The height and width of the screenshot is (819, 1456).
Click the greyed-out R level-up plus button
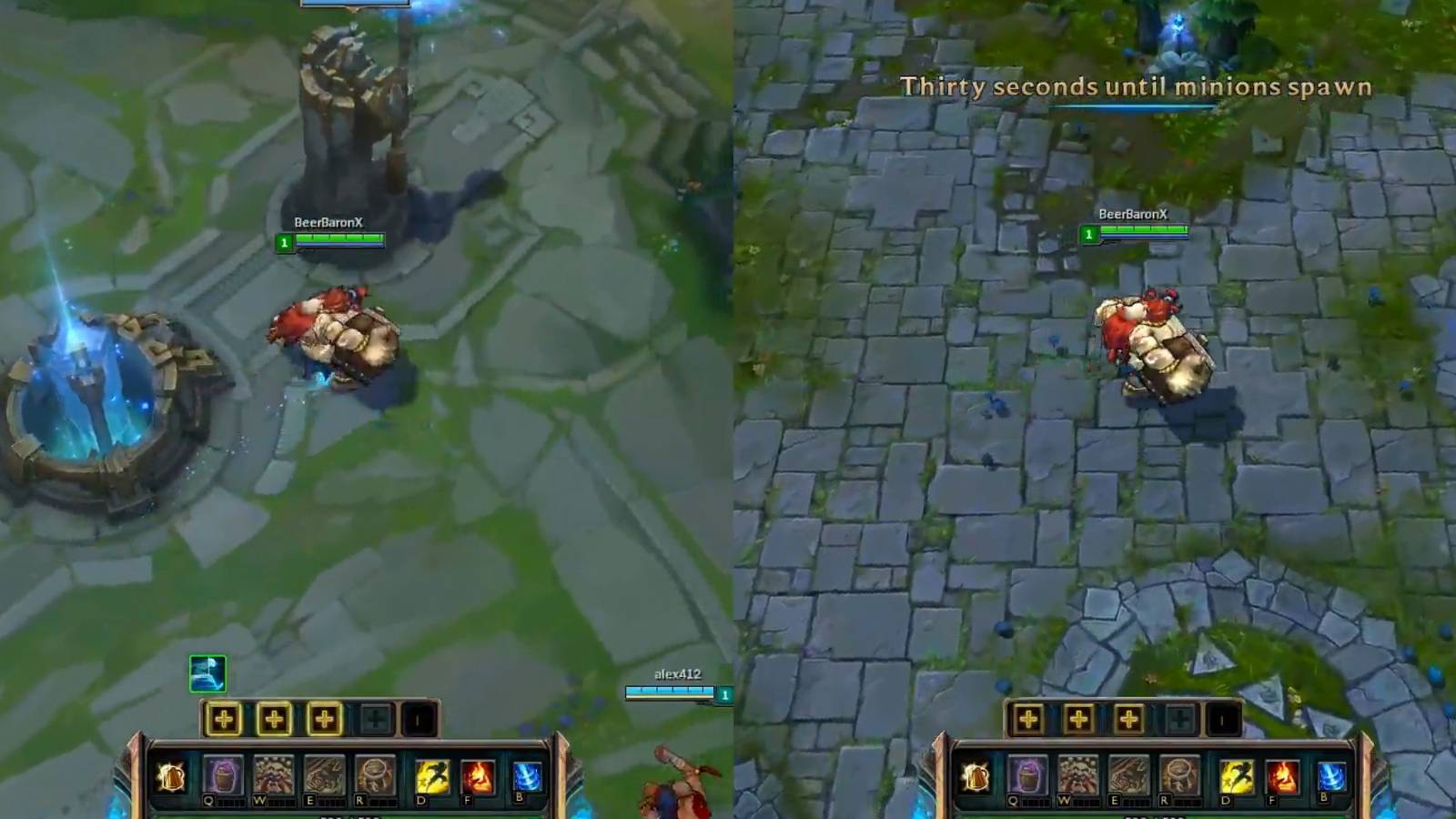(376, 720)
